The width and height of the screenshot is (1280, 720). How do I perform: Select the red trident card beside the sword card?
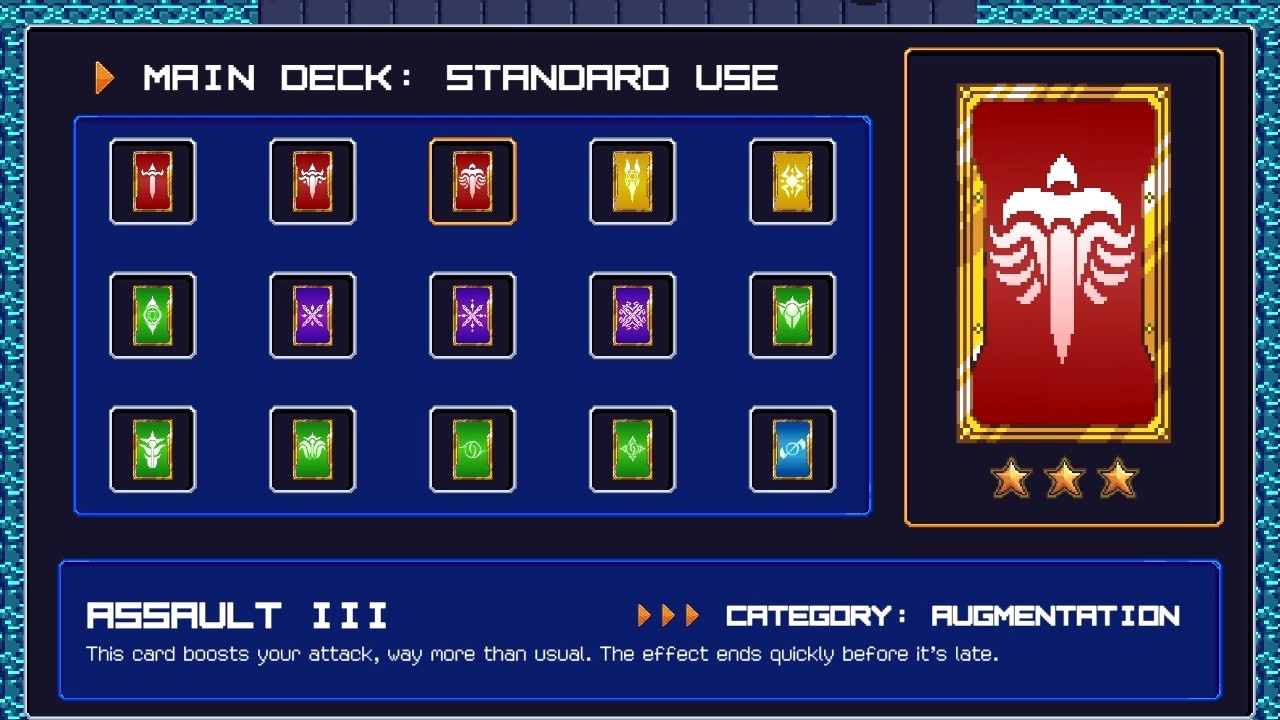[x=312, y=182]
